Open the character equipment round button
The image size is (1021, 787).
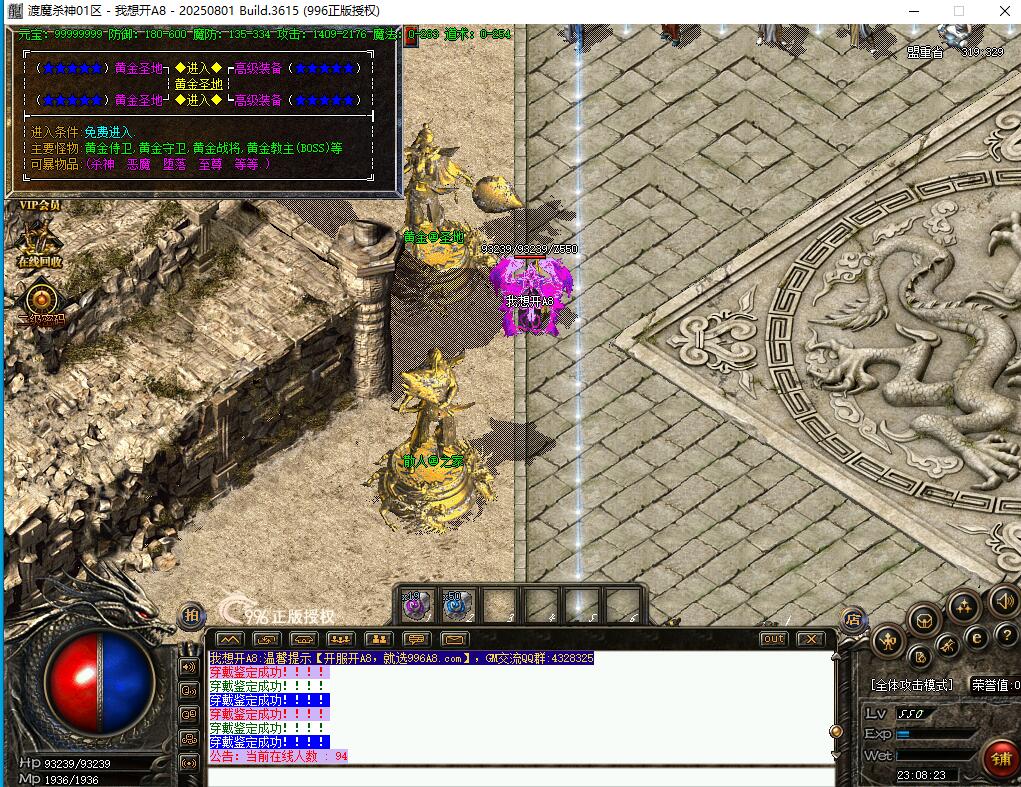click(886, 640)
